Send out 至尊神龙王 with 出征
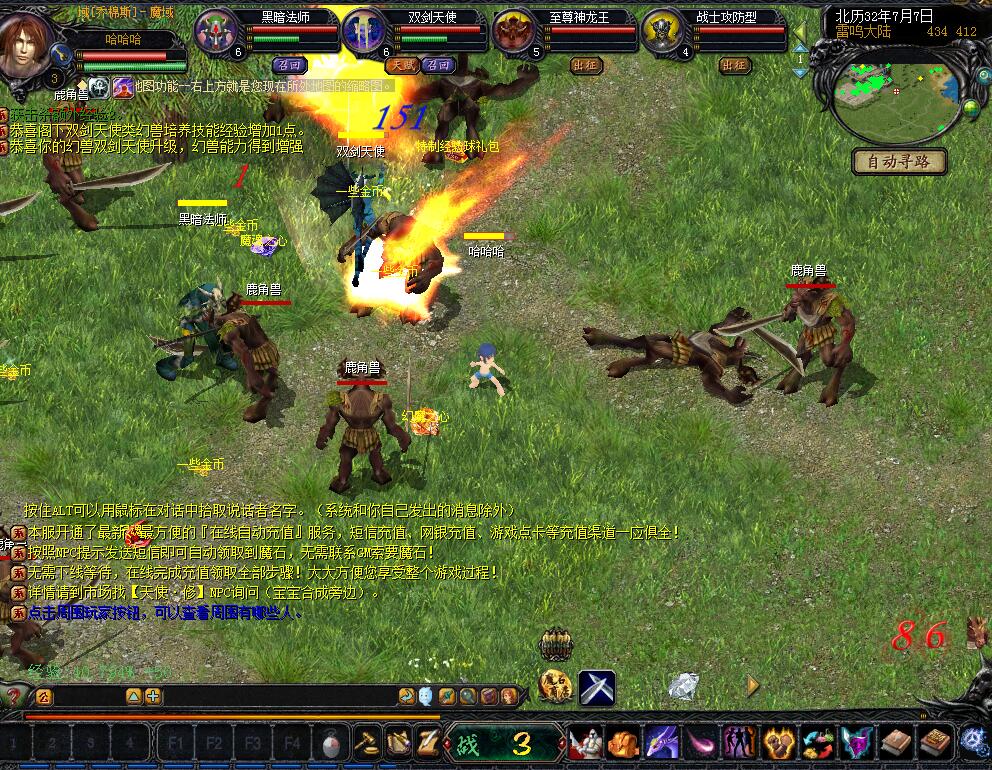 pyautogui.click(x=586, y=65)
